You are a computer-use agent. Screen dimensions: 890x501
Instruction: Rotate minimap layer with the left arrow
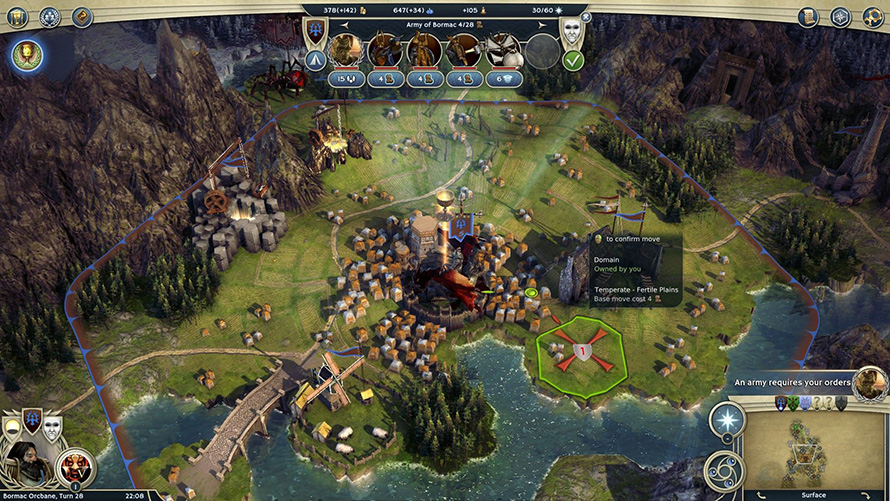pos(763,495)
